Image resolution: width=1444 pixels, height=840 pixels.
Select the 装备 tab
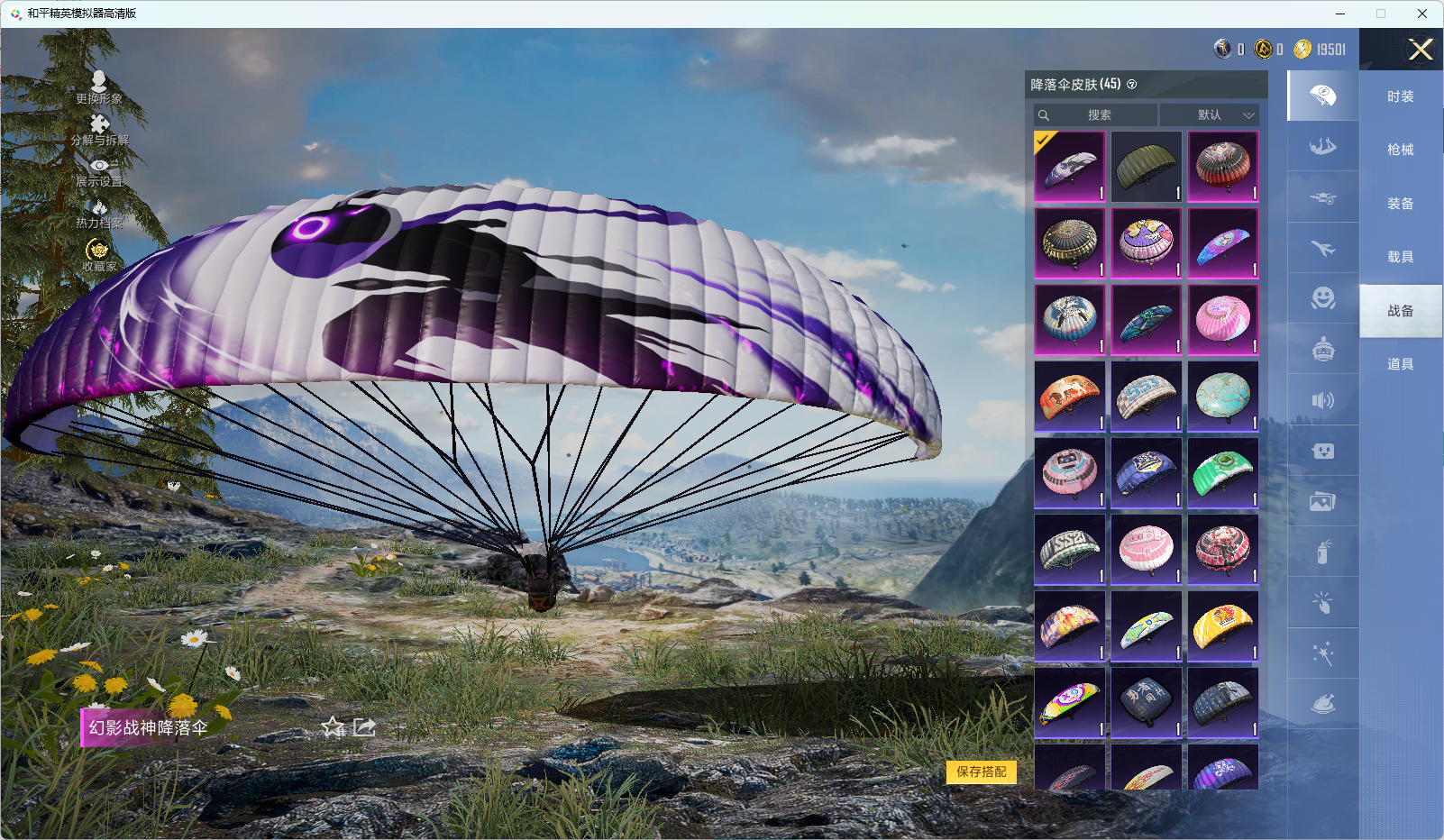(x=1400, y=204)
